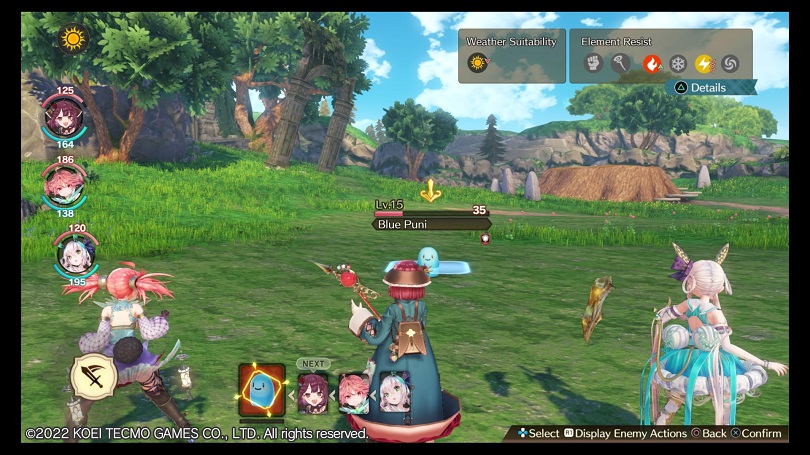
Task: Check the ice snowflake resistance icon
Action: pos(678,64)
